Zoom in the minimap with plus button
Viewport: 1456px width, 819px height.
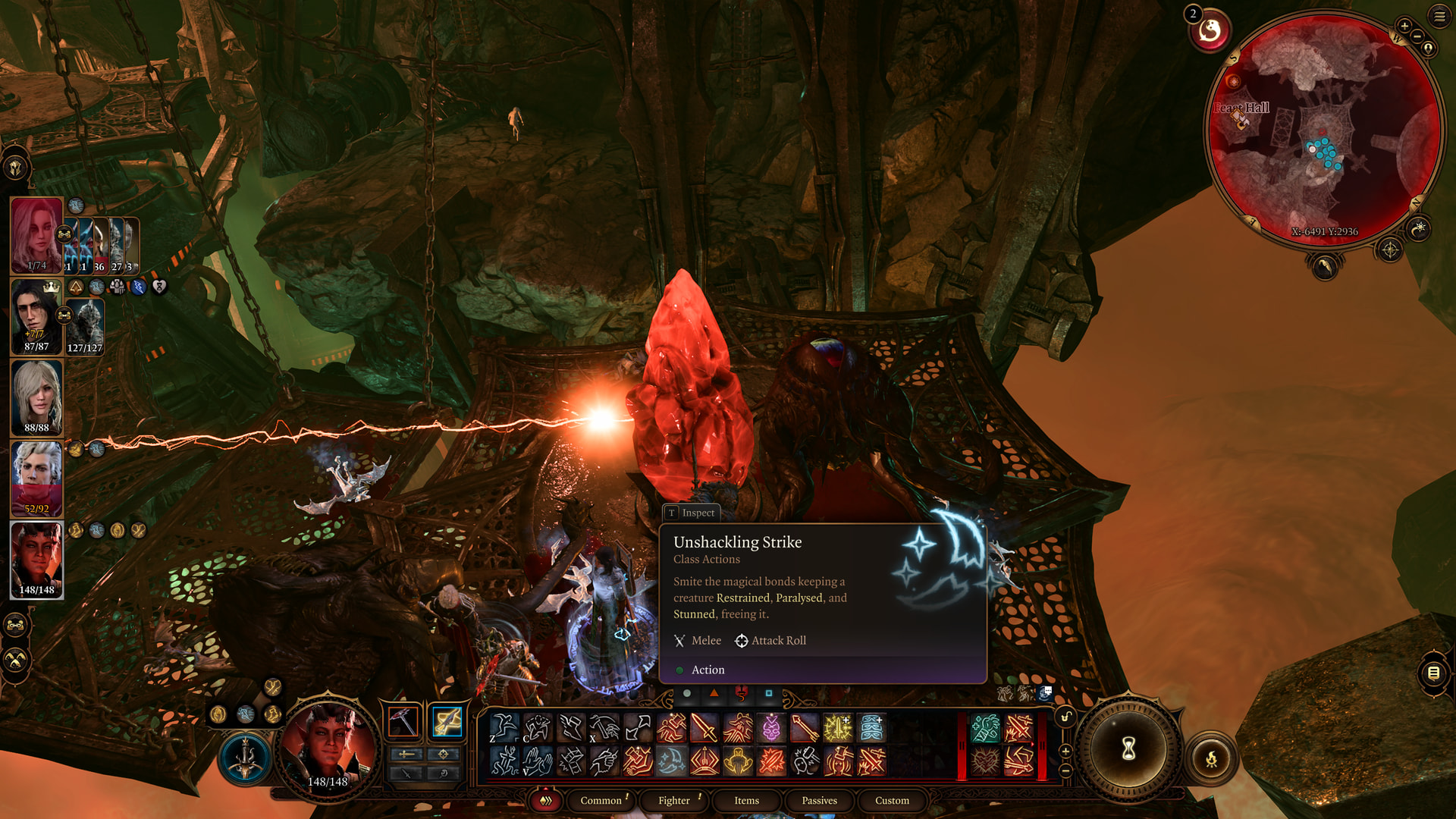pyautogui.click(x=1404, y=27)
